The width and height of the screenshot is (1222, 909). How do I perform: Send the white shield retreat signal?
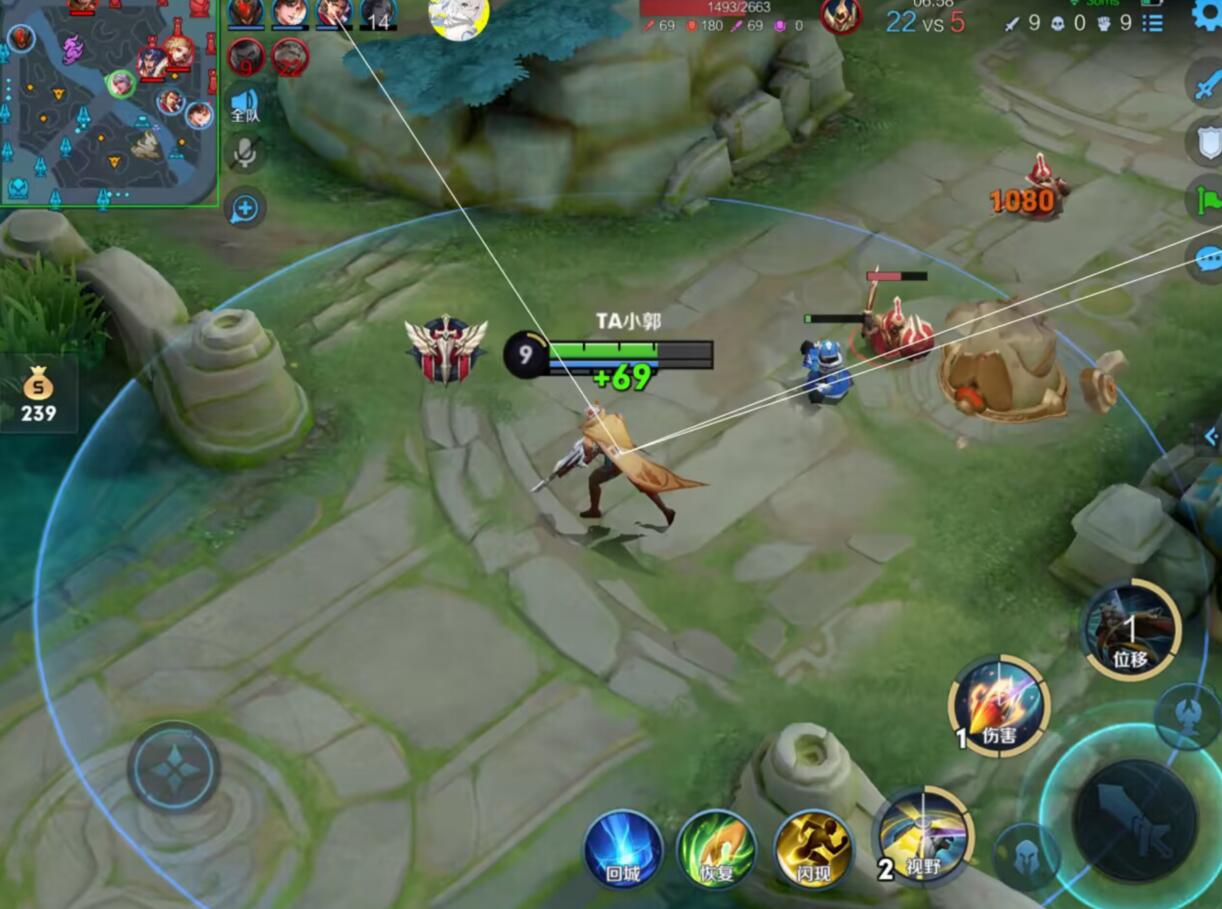(1207, 143)
